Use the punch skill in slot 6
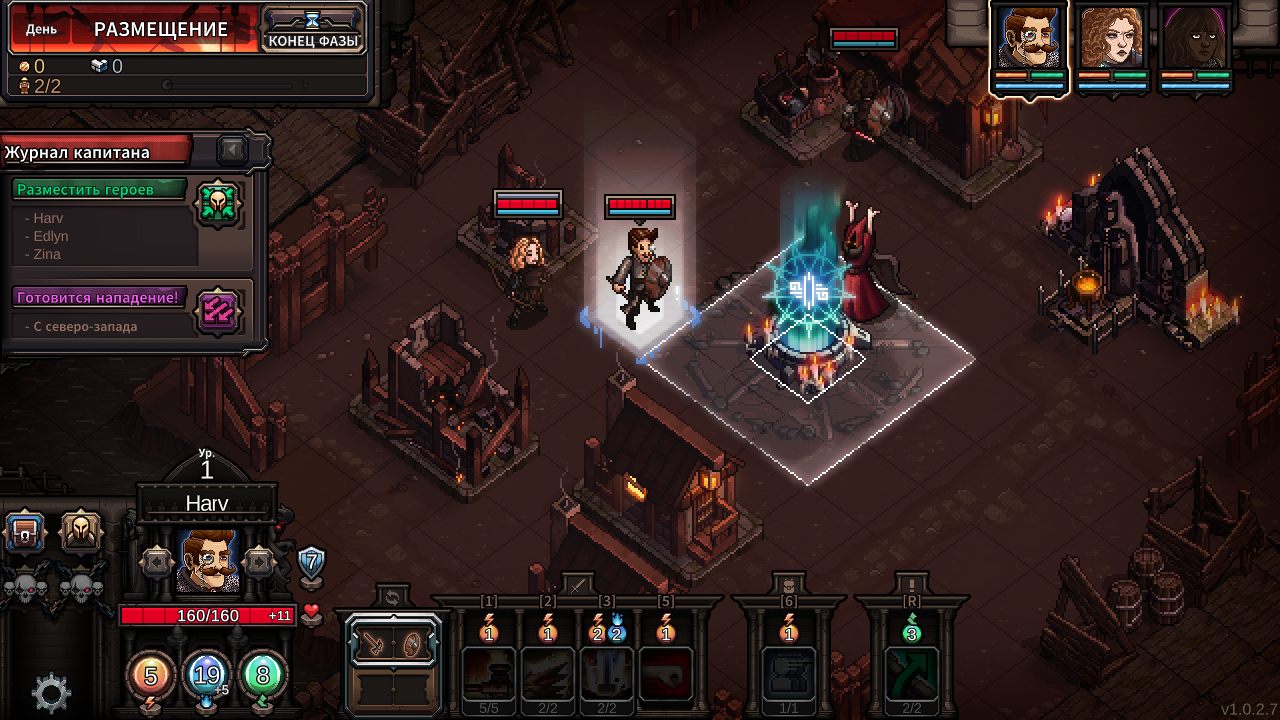This screenshot has width=1280, height=720. pyautogui.click(x=789, y=672)
